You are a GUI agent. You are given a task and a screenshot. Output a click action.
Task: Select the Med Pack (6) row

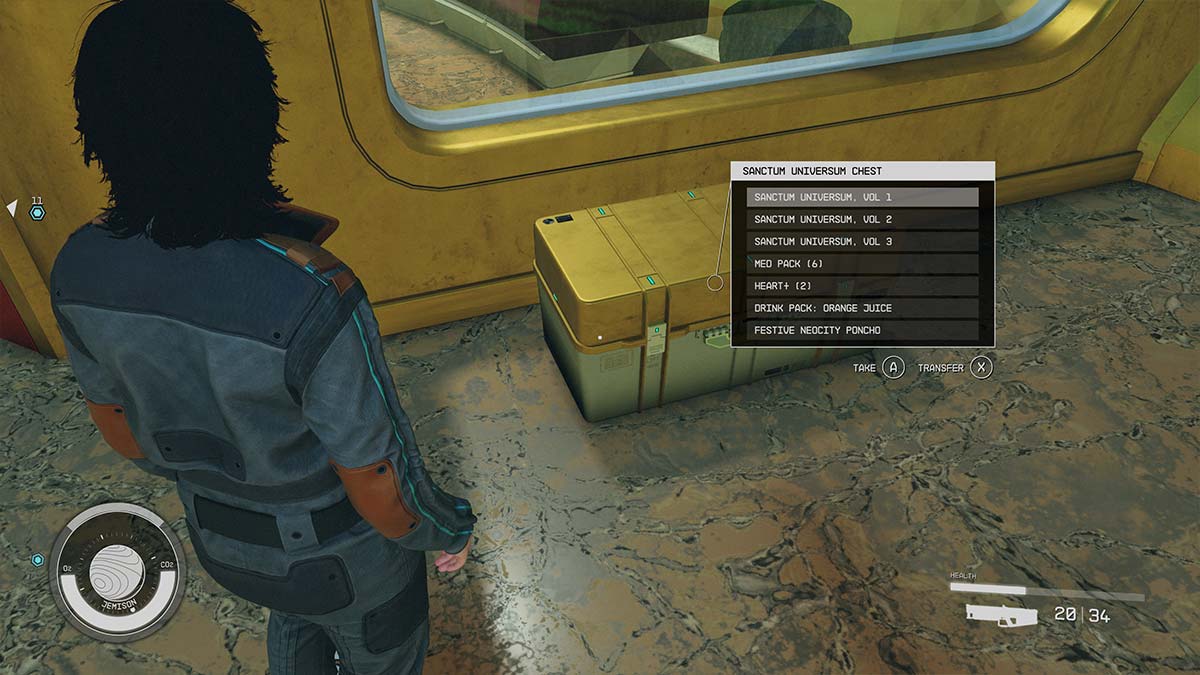pyautogui.click(x=862, y=264)
